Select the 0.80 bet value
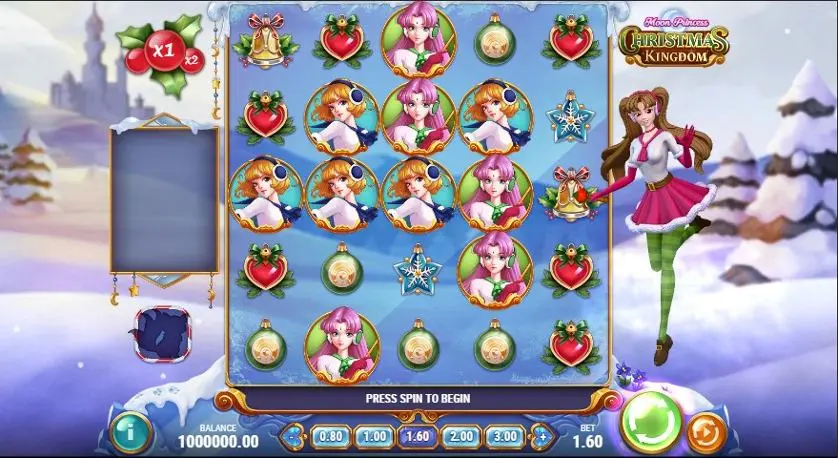The height and width of the screenshot is (458, 838). click(331, 436)
